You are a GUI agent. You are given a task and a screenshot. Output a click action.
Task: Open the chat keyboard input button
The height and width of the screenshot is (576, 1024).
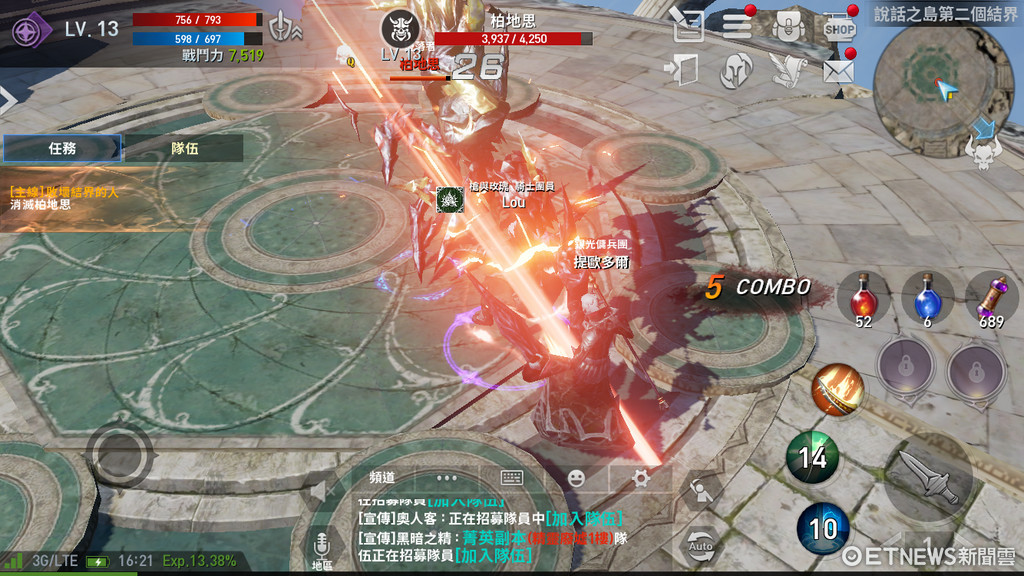(513, 478)
